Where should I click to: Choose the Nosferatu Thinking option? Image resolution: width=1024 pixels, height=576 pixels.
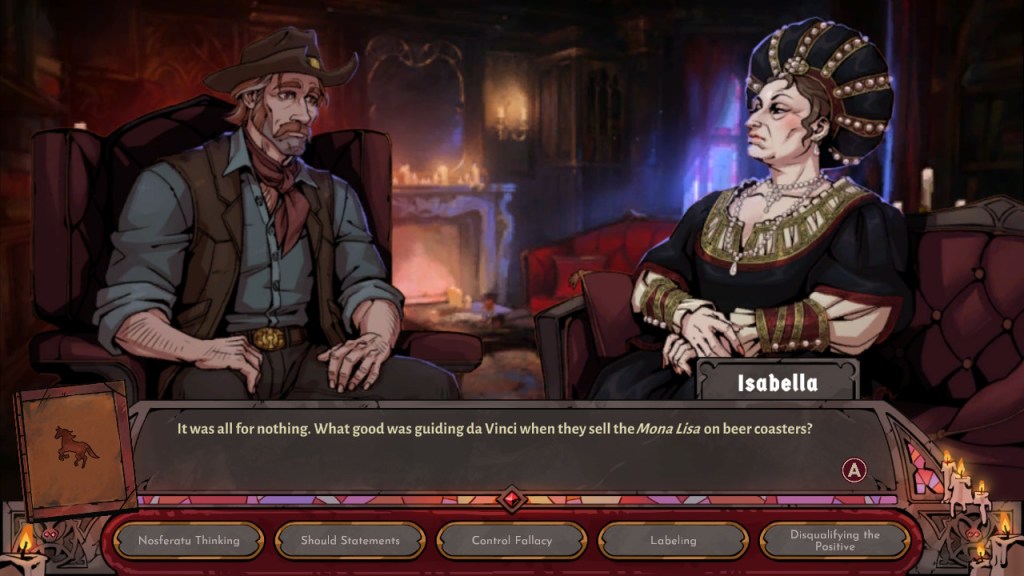189,541
